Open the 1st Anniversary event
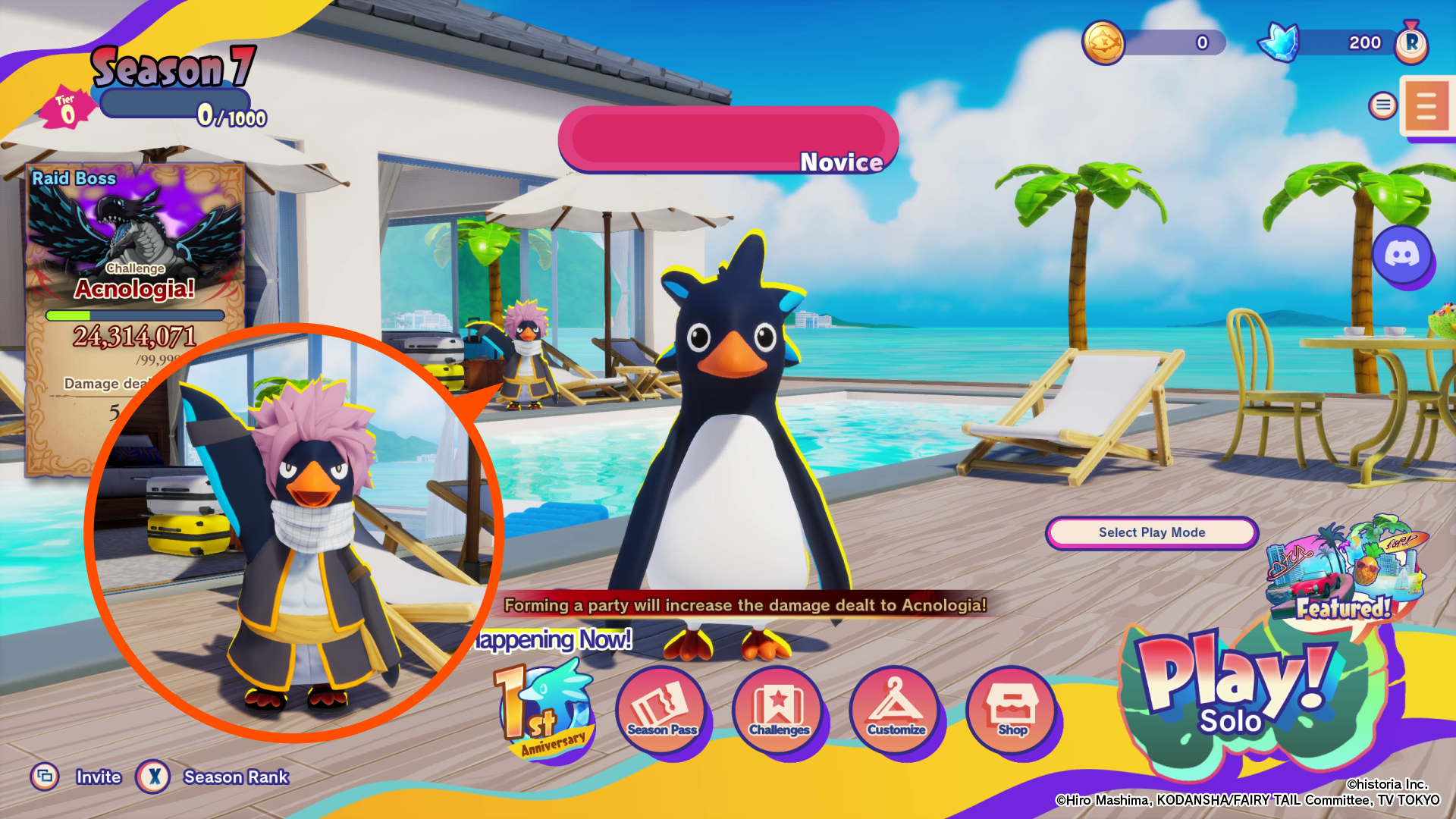 tap(543, 711)
